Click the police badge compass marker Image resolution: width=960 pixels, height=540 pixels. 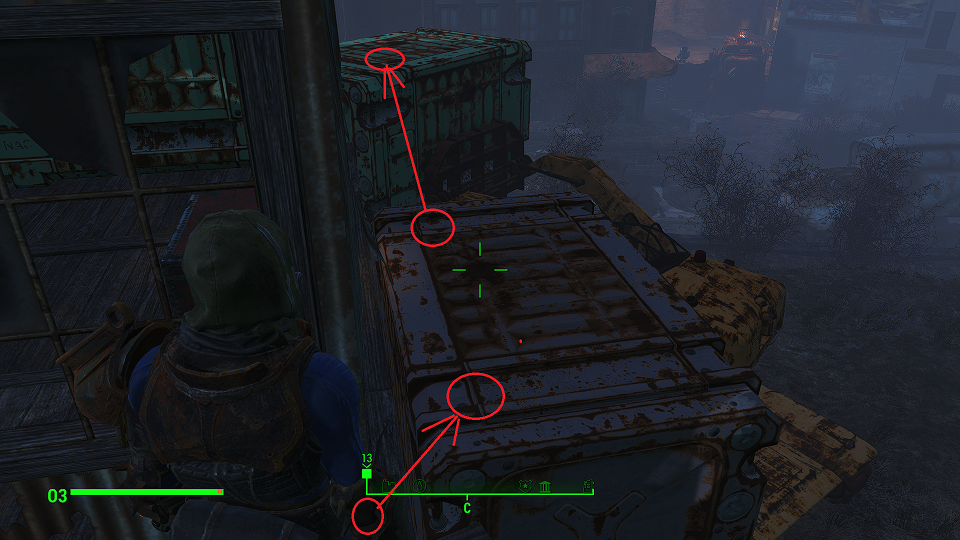click(525, 486)
